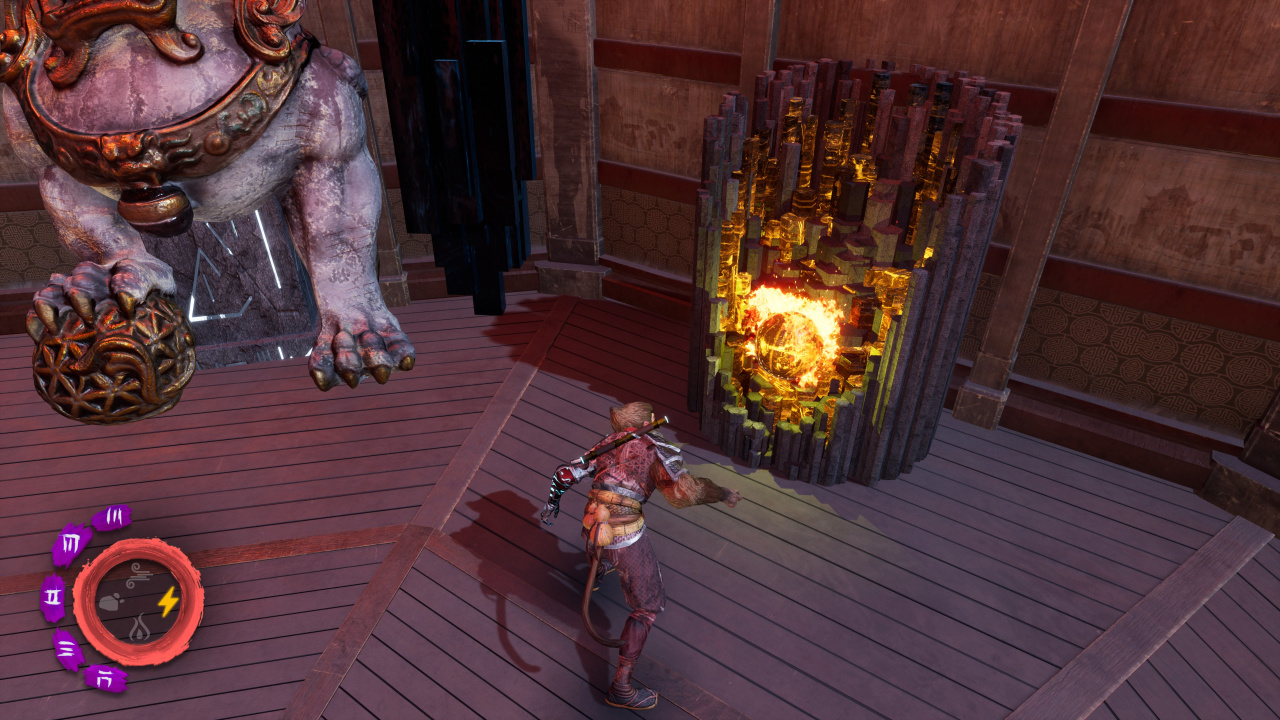Activate the rock element icon

point(111,602)
